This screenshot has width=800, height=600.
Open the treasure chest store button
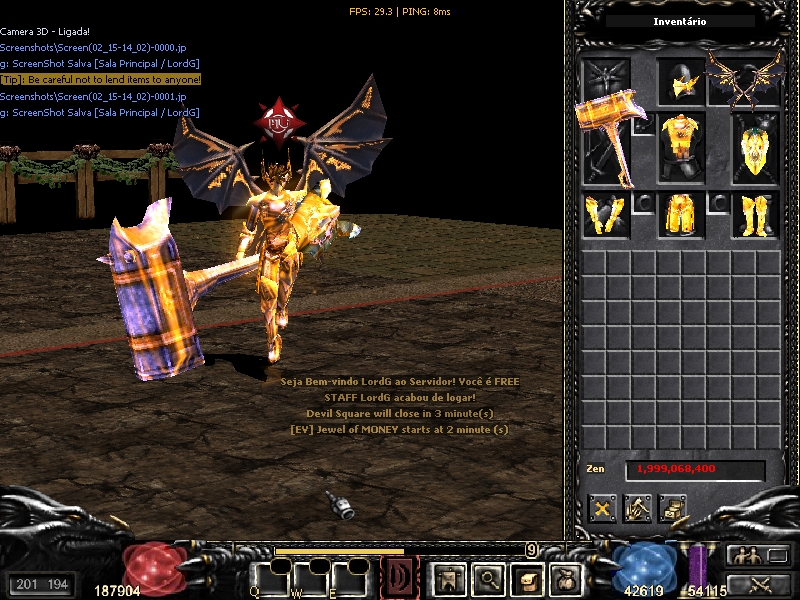click(673, 508)
